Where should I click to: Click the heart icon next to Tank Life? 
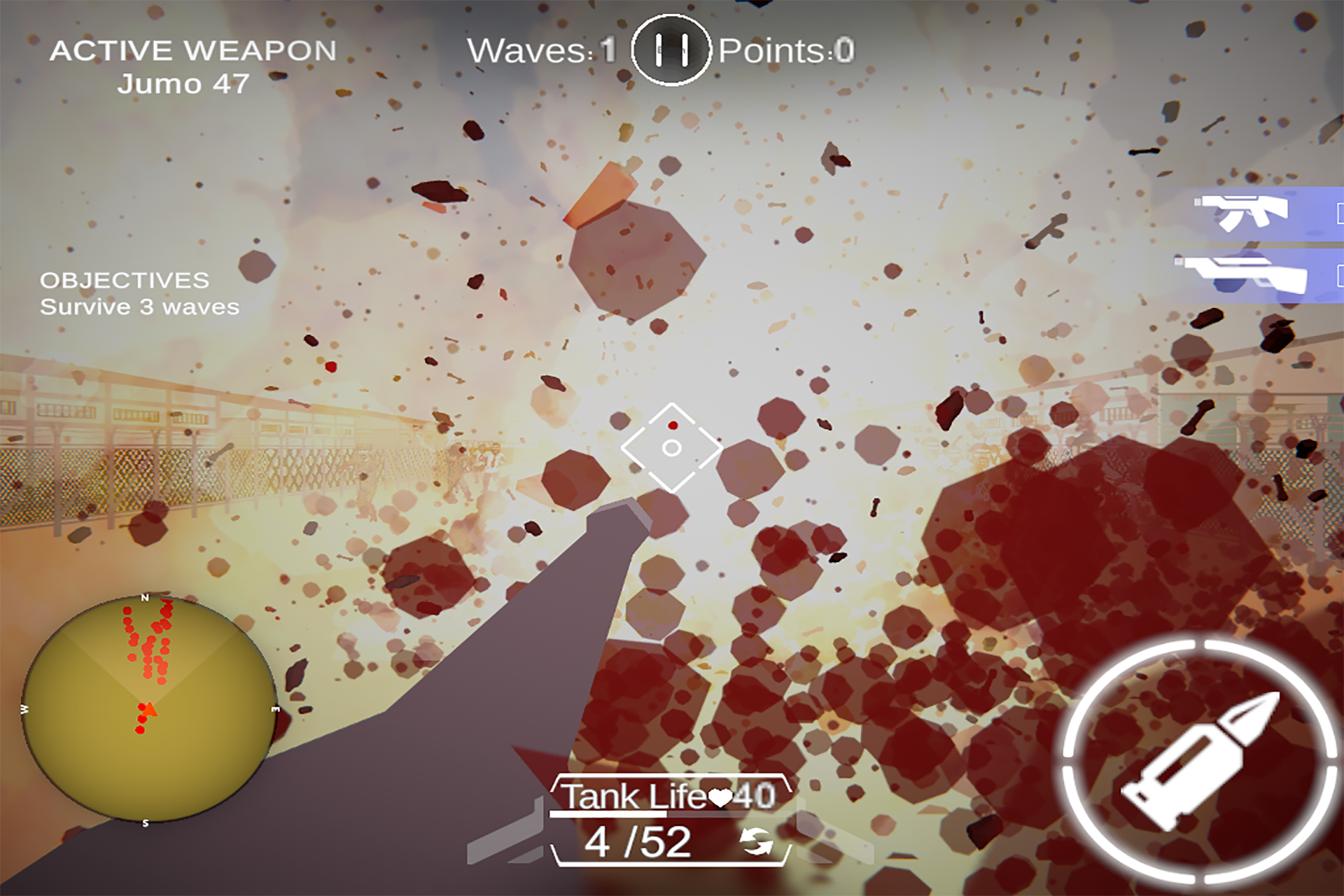pos(721,797)
